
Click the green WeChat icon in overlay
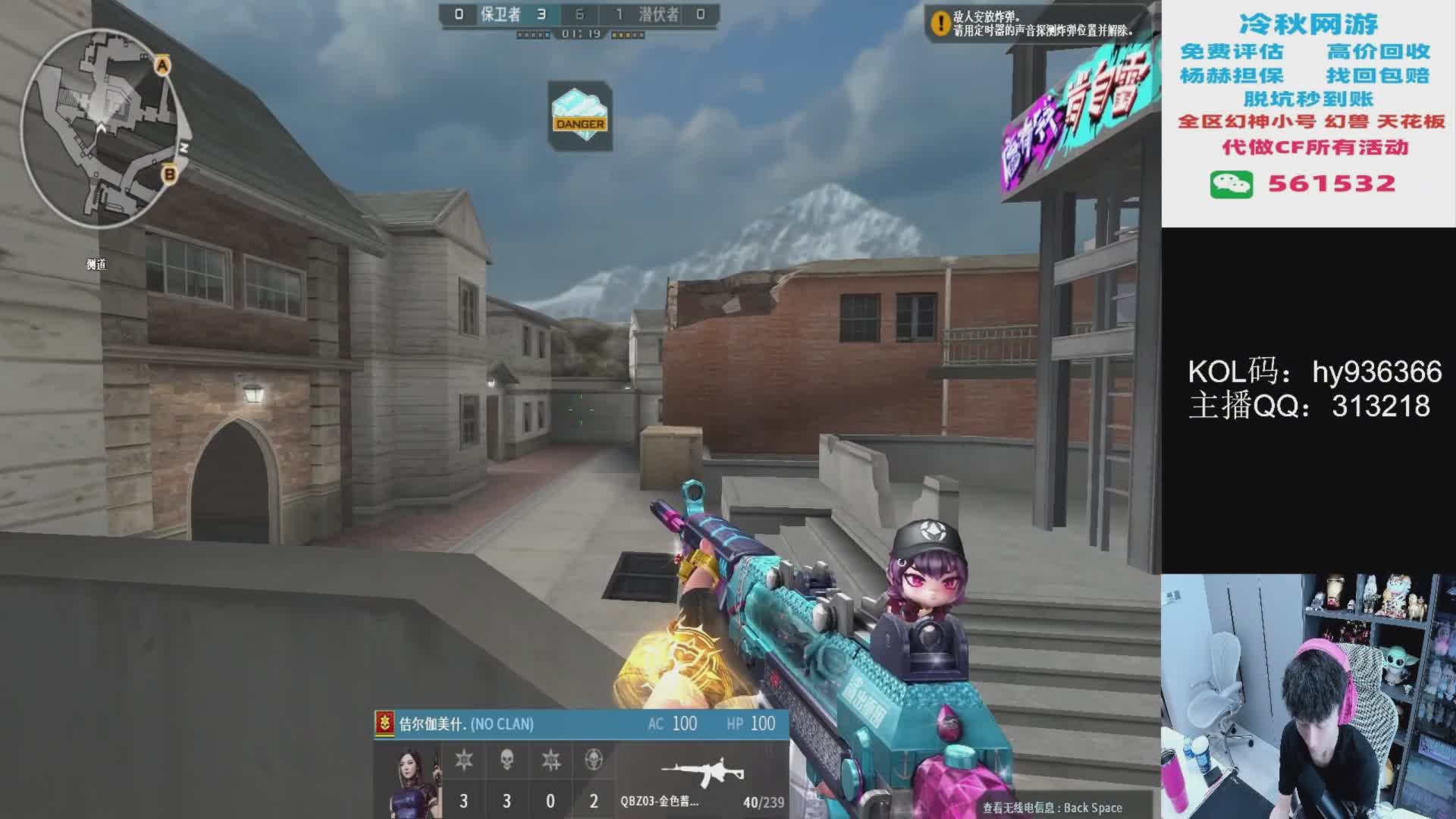pos(1231,184)
